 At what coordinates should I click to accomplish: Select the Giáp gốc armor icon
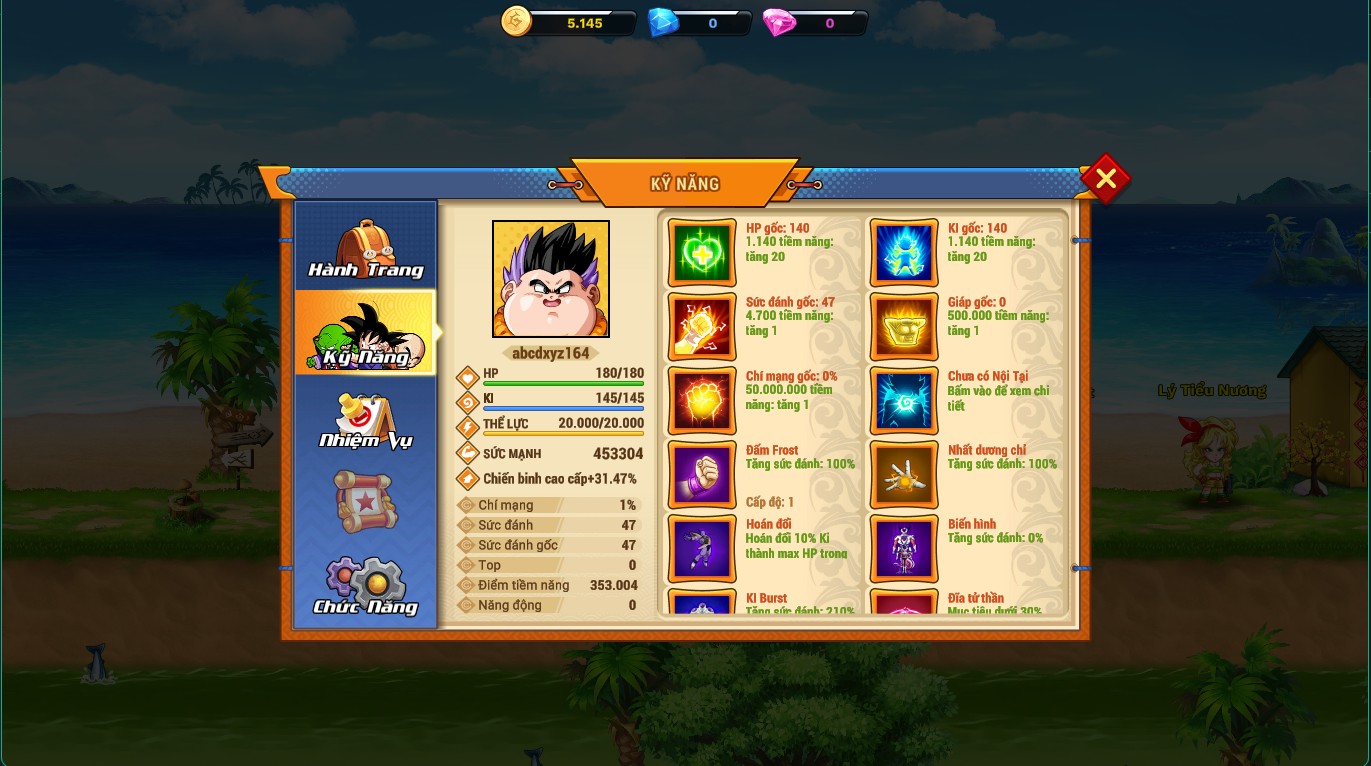[904, 327]
